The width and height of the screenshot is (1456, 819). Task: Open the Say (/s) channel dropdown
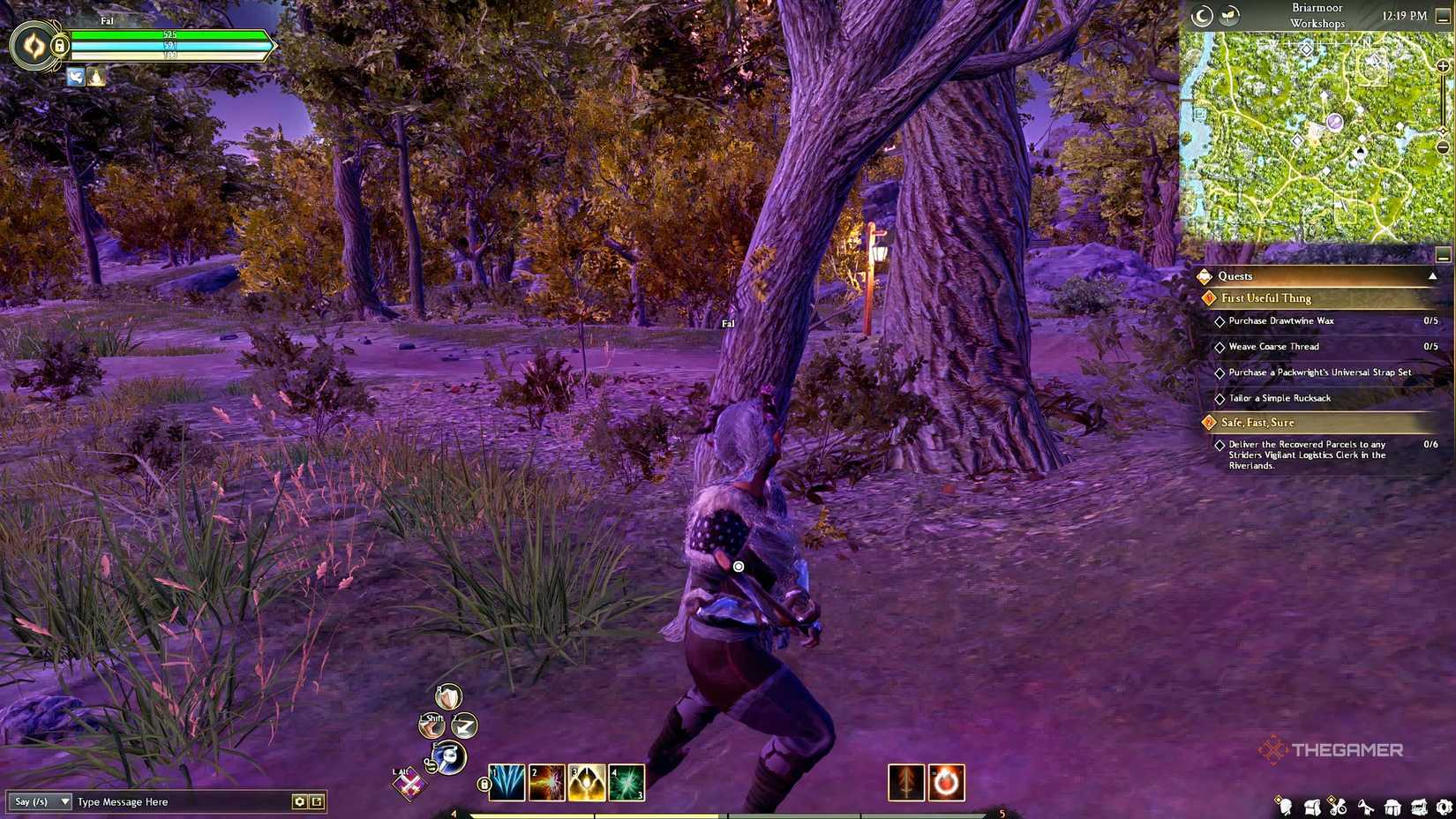pyautogui.click(x=39, y=802)
